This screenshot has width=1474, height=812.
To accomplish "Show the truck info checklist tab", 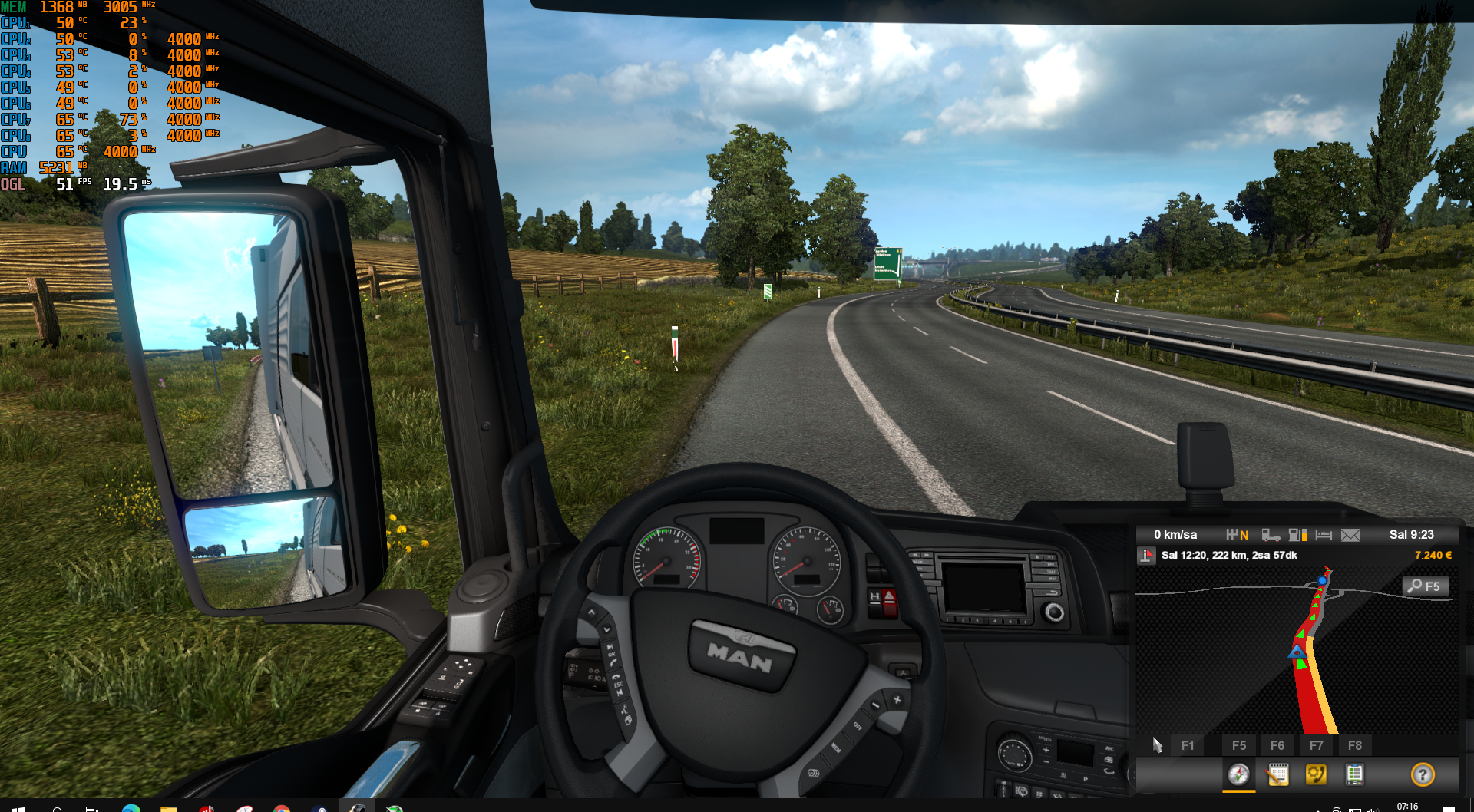I will click(x=1354, y=774).
